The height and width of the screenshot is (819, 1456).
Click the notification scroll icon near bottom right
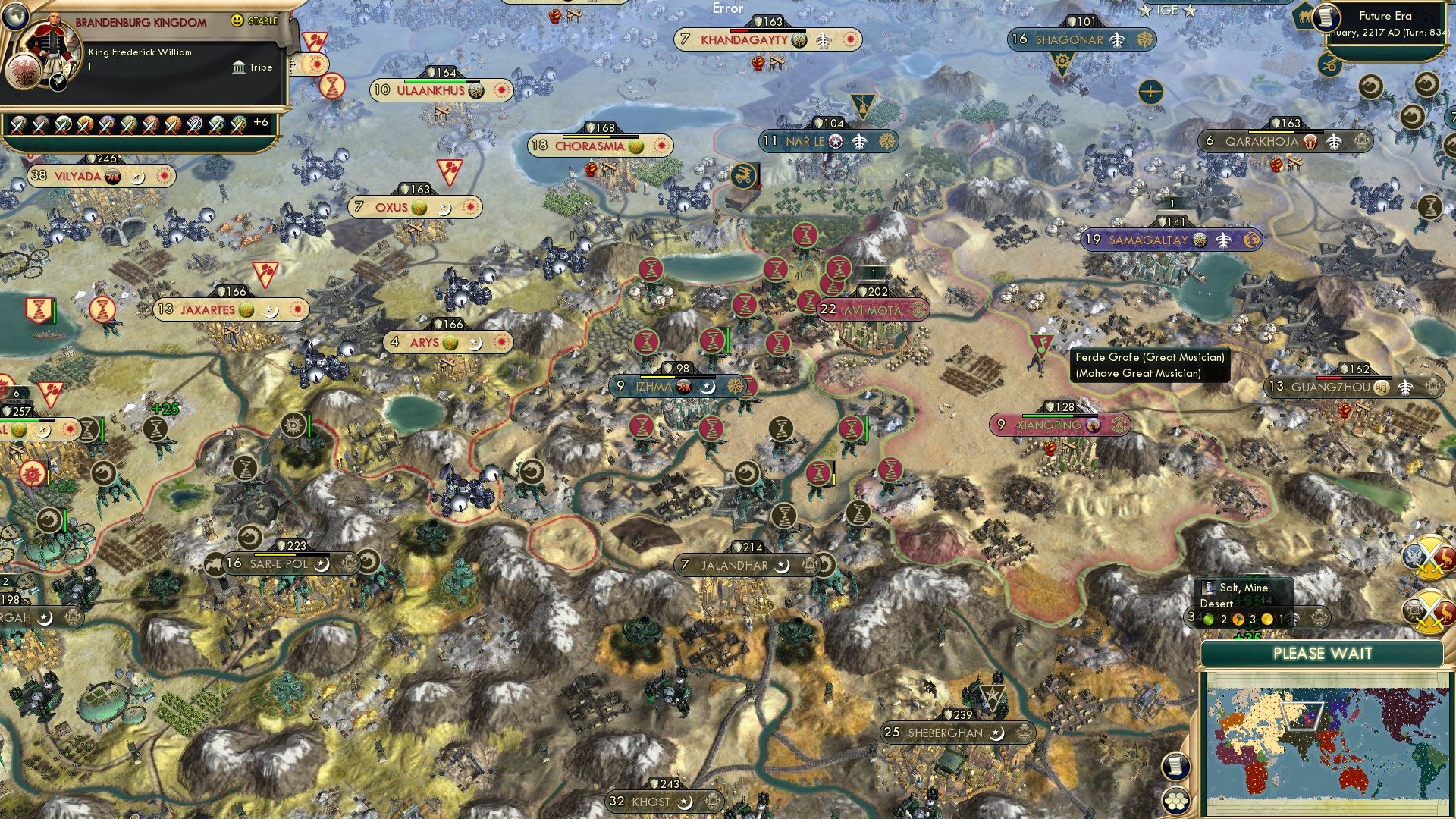(x=1175, y=767)
